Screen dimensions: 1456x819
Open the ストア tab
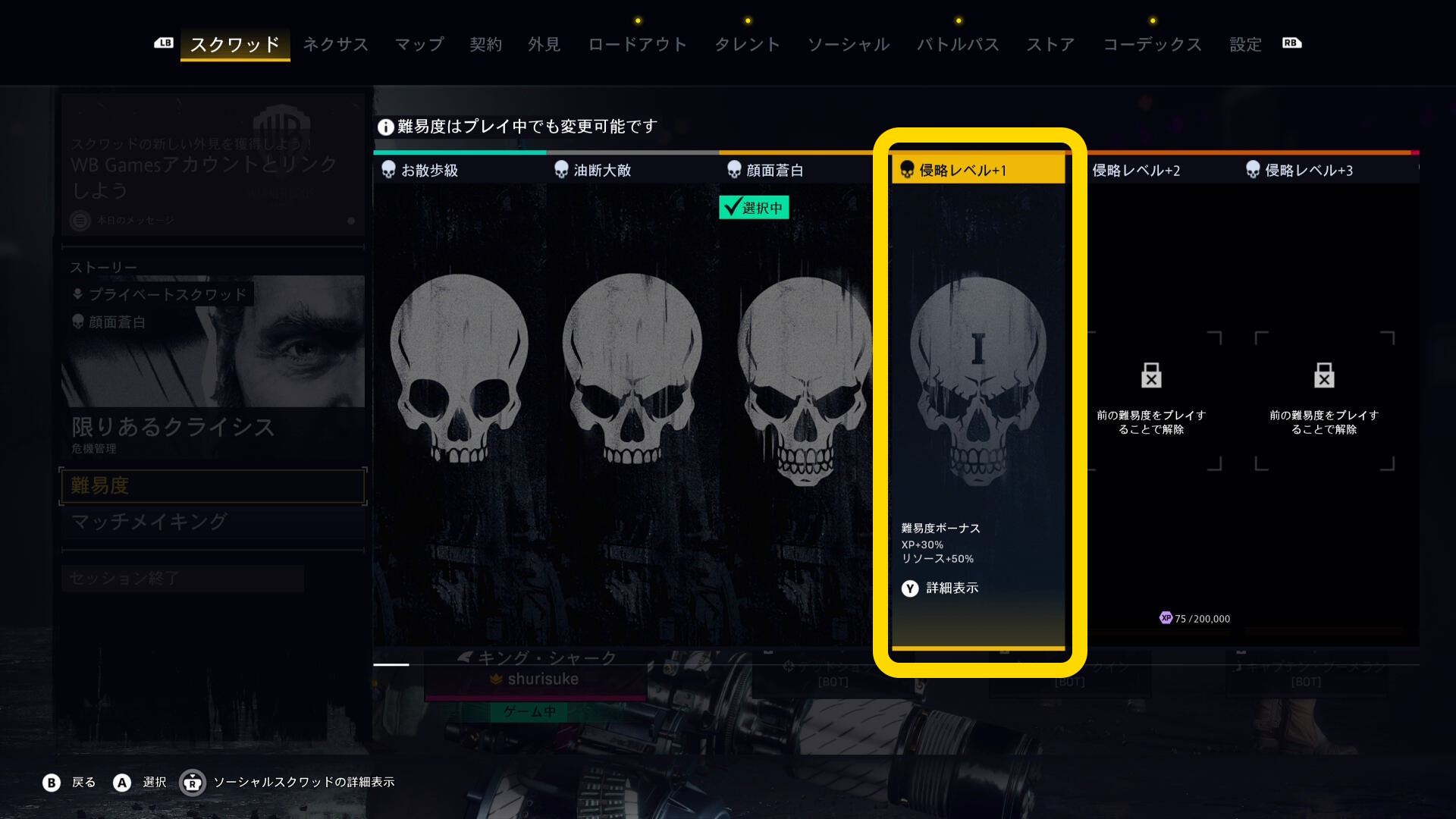[1050, 45]
